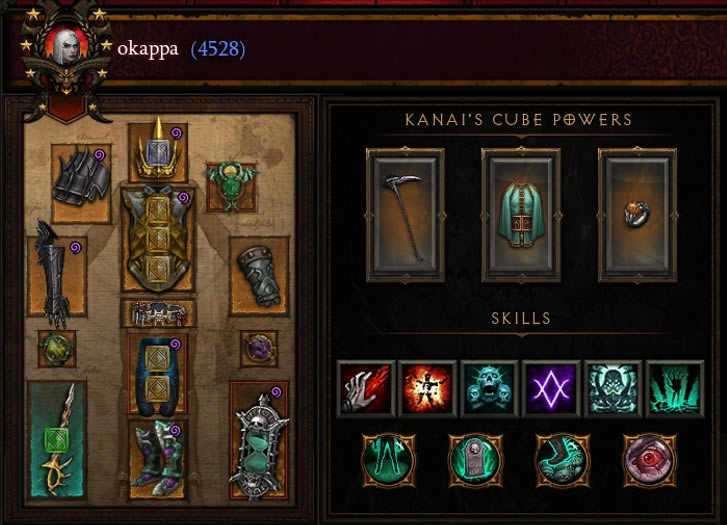Image resolution: width=727 pixels, height=525 pixels.
Task: Select the blue pants slot
Action: [x=158, y=370]
